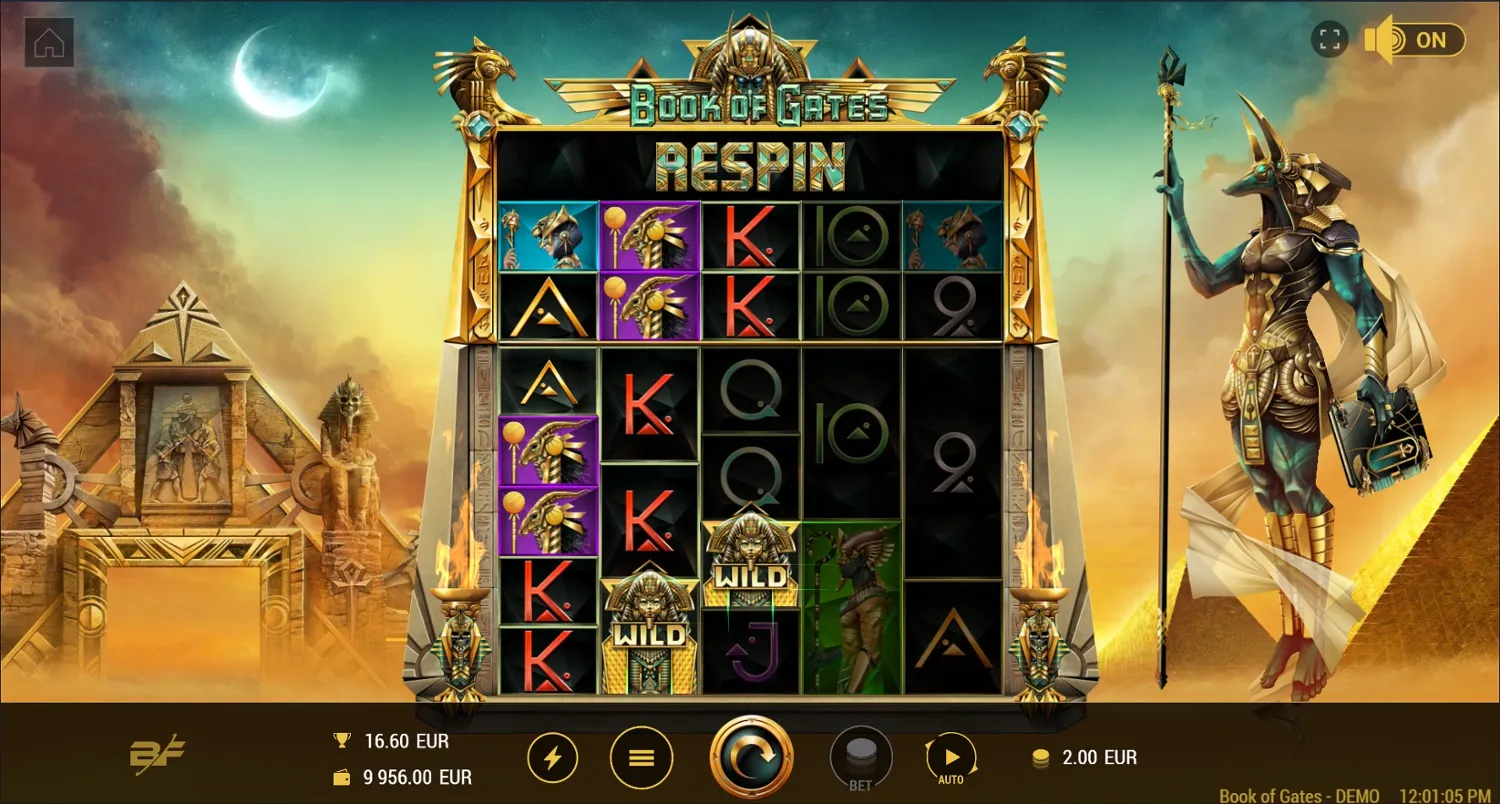Click the BET poker chip icon
This screenshot has width=1500, height=804.
click(x=860, y=753)
